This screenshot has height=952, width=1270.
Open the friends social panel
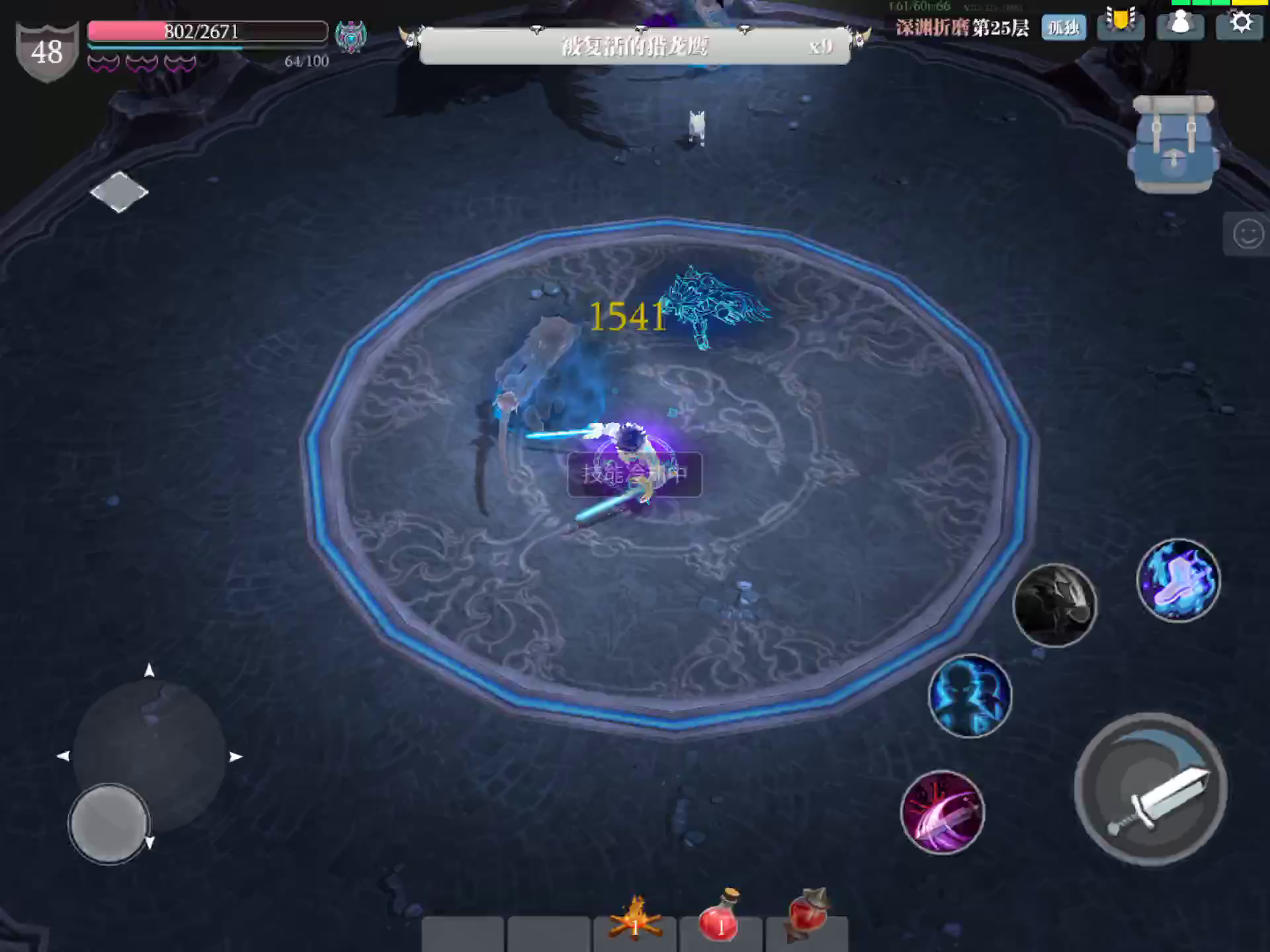pos(1179,24)
